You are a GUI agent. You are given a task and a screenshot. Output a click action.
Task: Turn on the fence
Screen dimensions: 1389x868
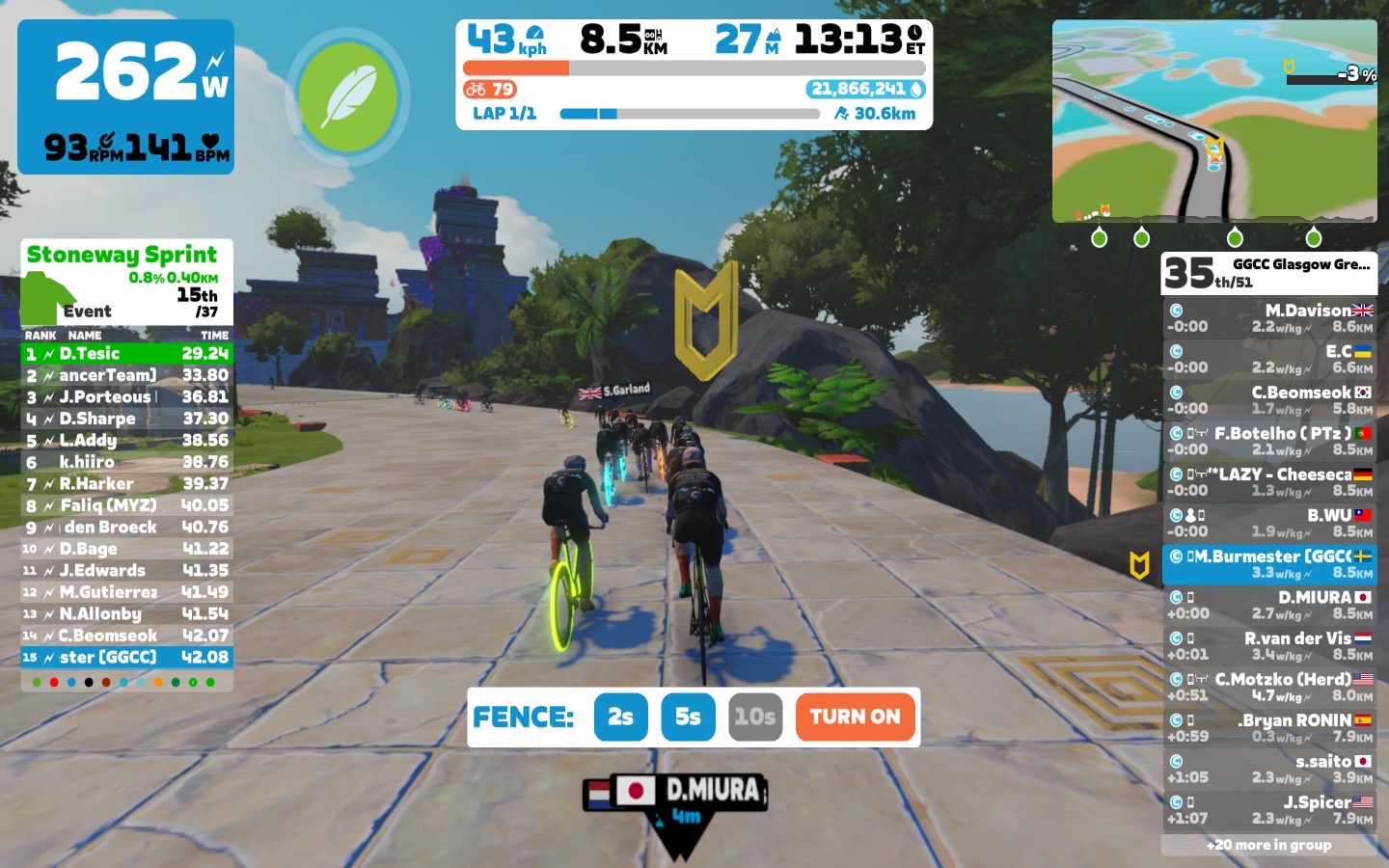(855, 717)
